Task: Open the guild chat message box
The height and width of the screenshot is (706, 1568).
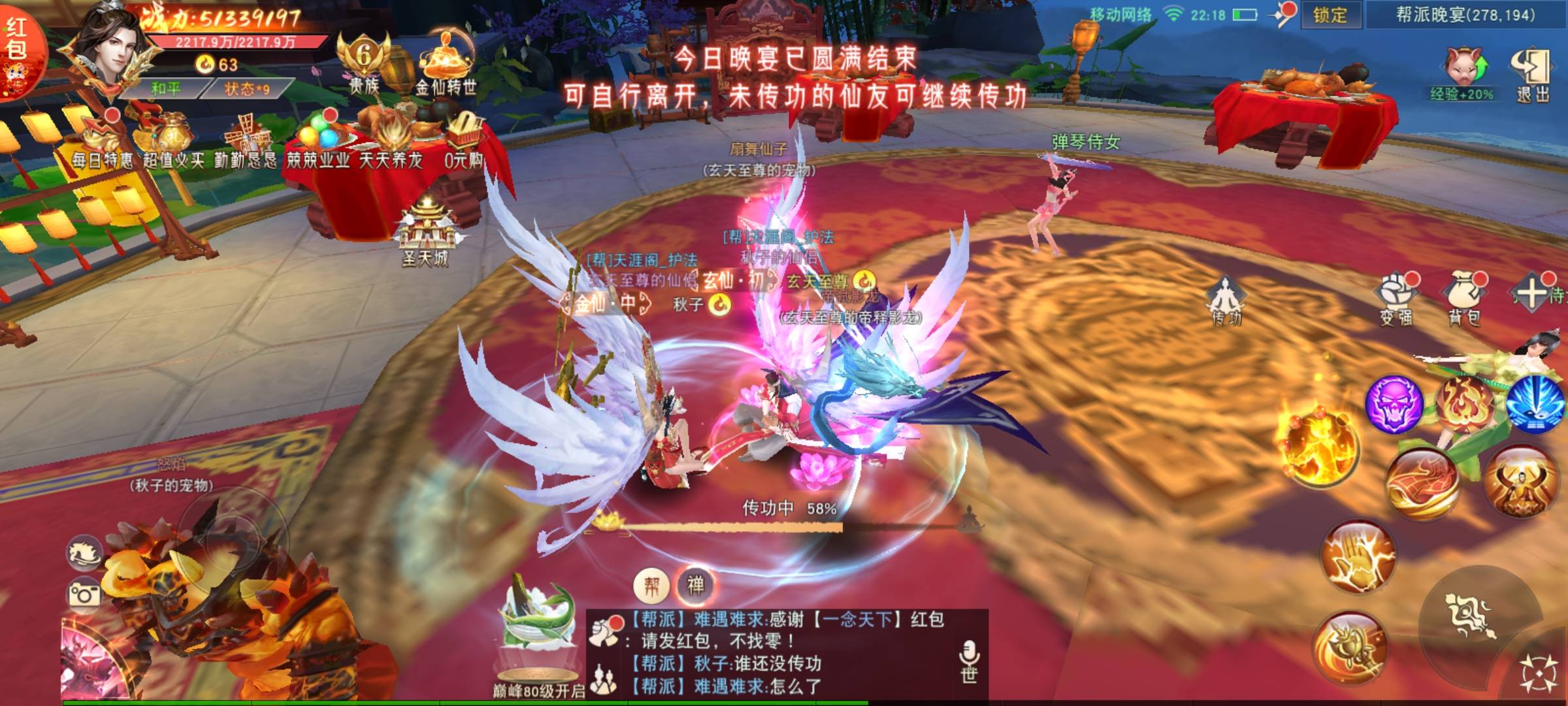Action: [784, 654]
